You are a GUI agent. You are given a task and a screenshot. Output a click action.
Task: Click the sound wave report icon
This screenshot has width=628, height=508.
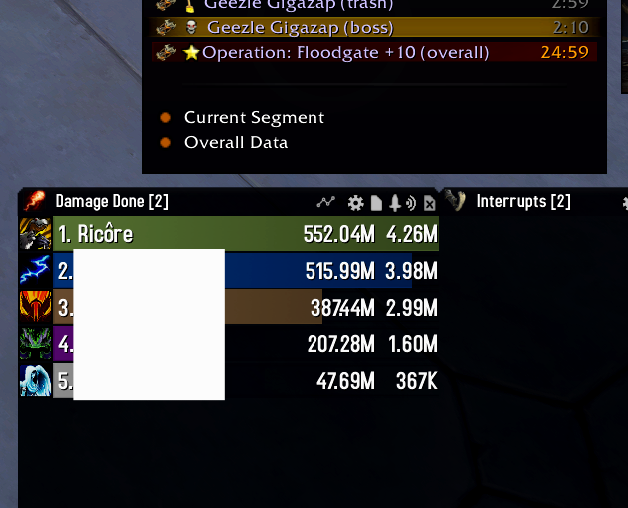pyautogui.click(x=412, y=203)
